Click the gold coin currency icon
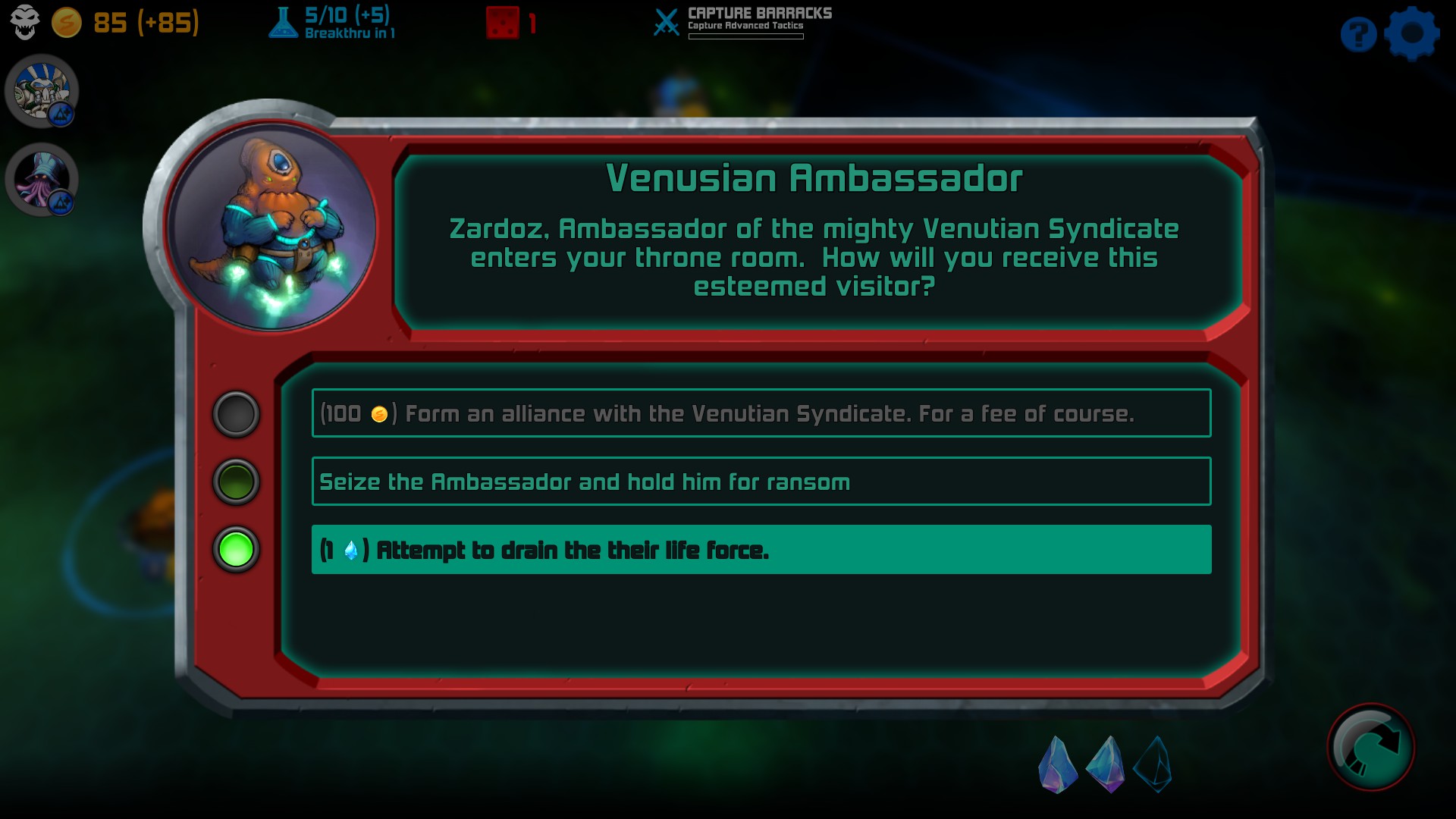Screen dimensions: 1456x819 (67, 23)
